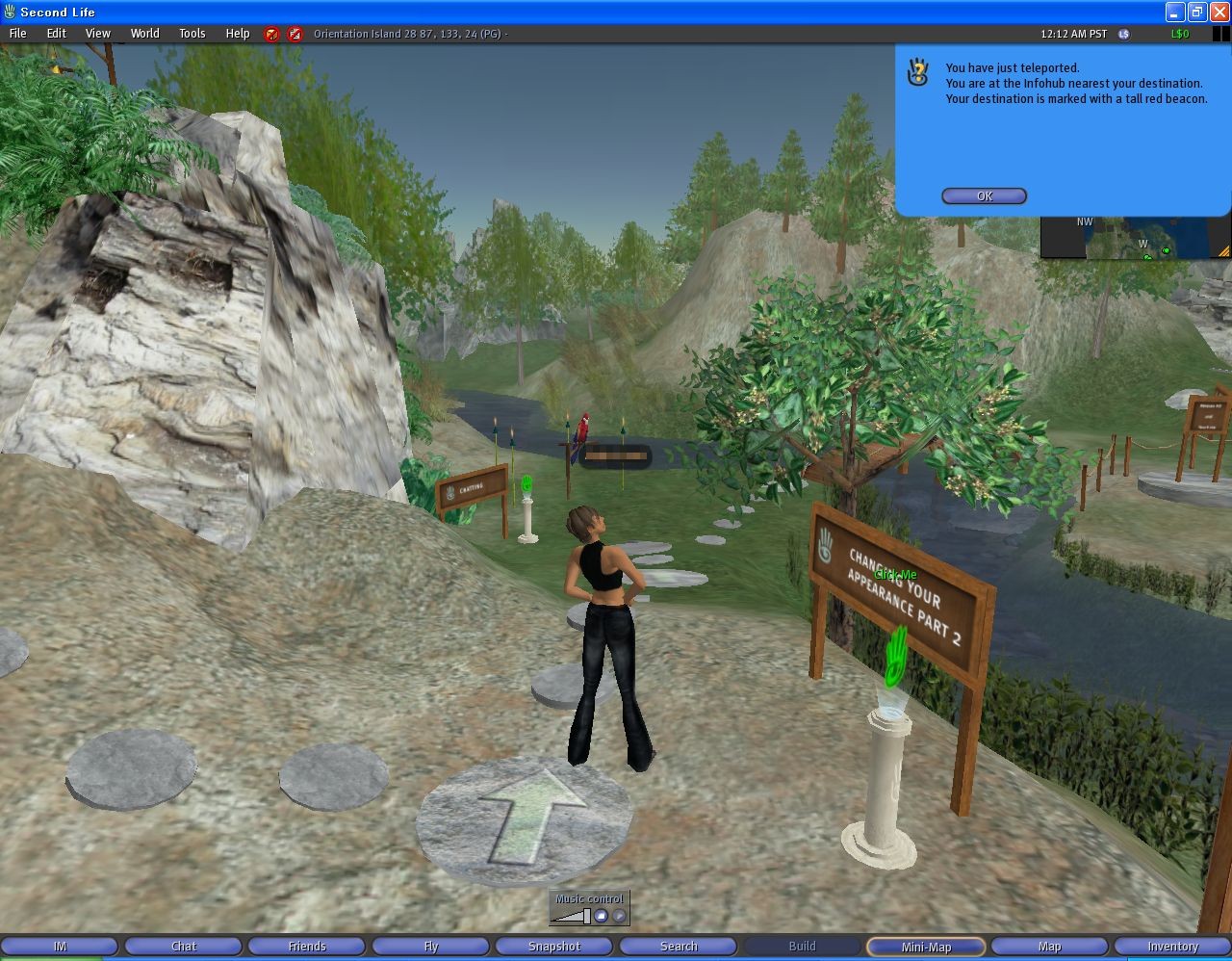The image size is (1232, 961).
Task: Click the Linden circle icon next to the clock
Action: point(1122,34)
